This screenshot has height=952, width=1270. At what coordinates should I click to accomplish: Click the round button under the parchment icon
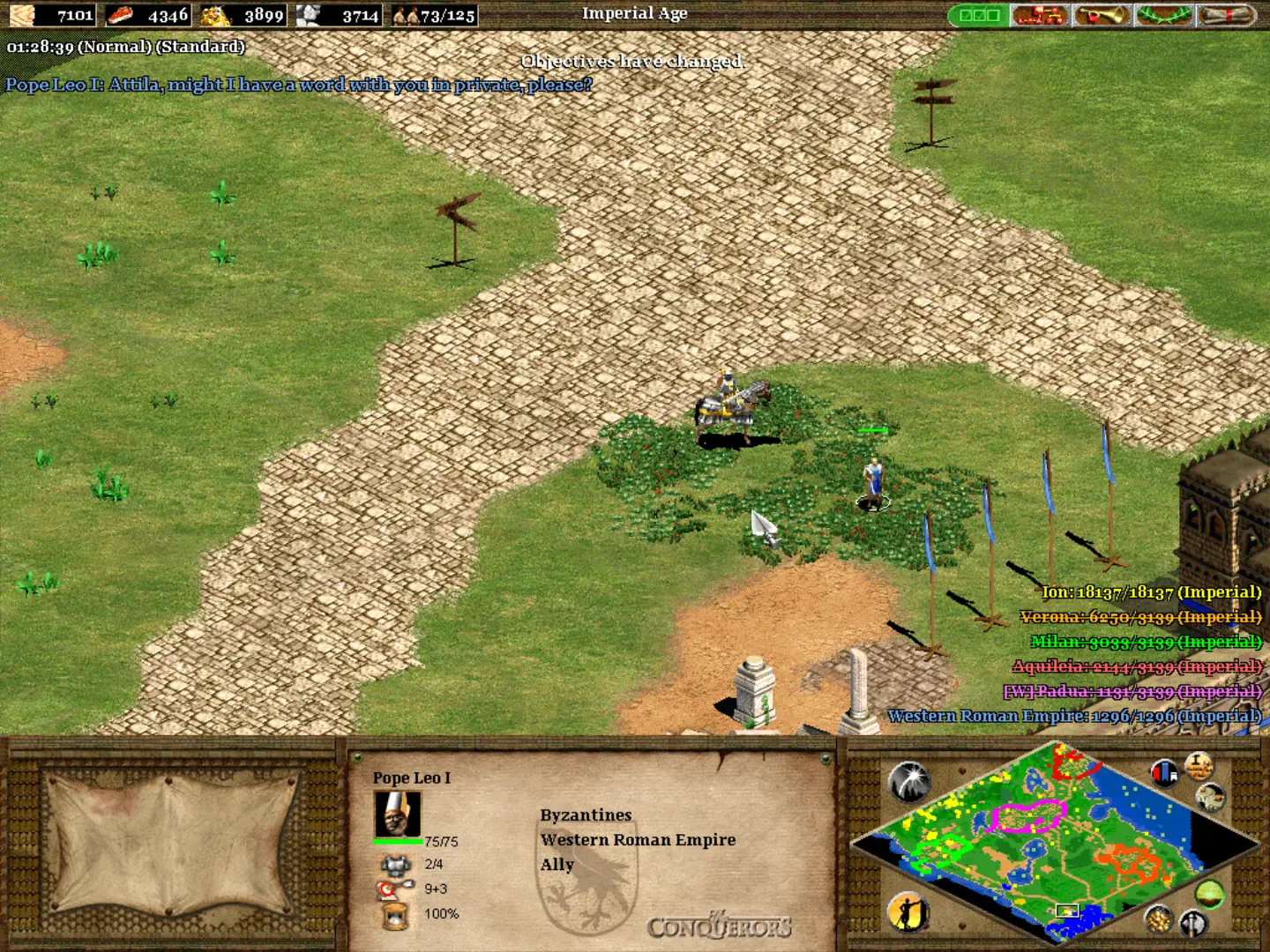click(1211, 798)
